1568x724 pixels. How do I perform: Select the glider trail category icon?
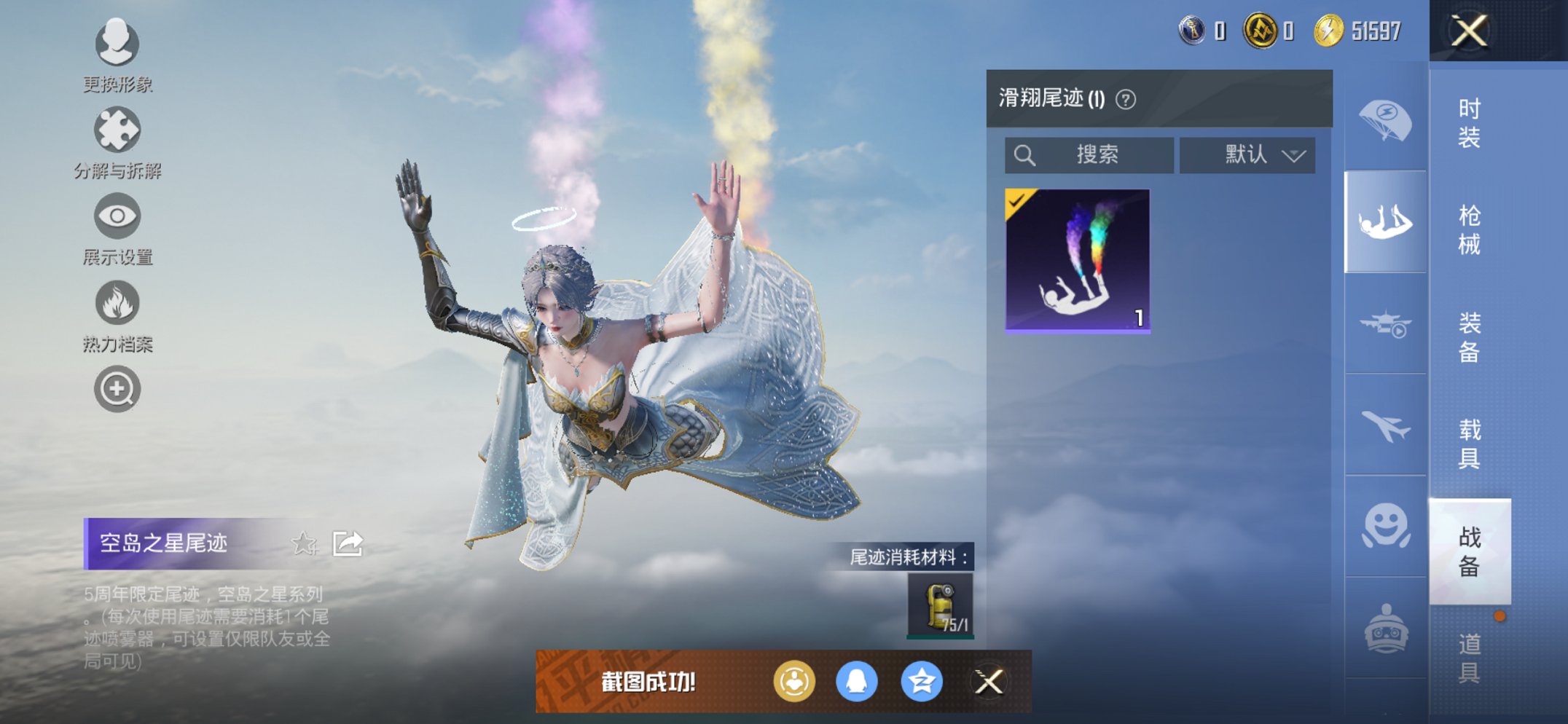[1383, 222]
